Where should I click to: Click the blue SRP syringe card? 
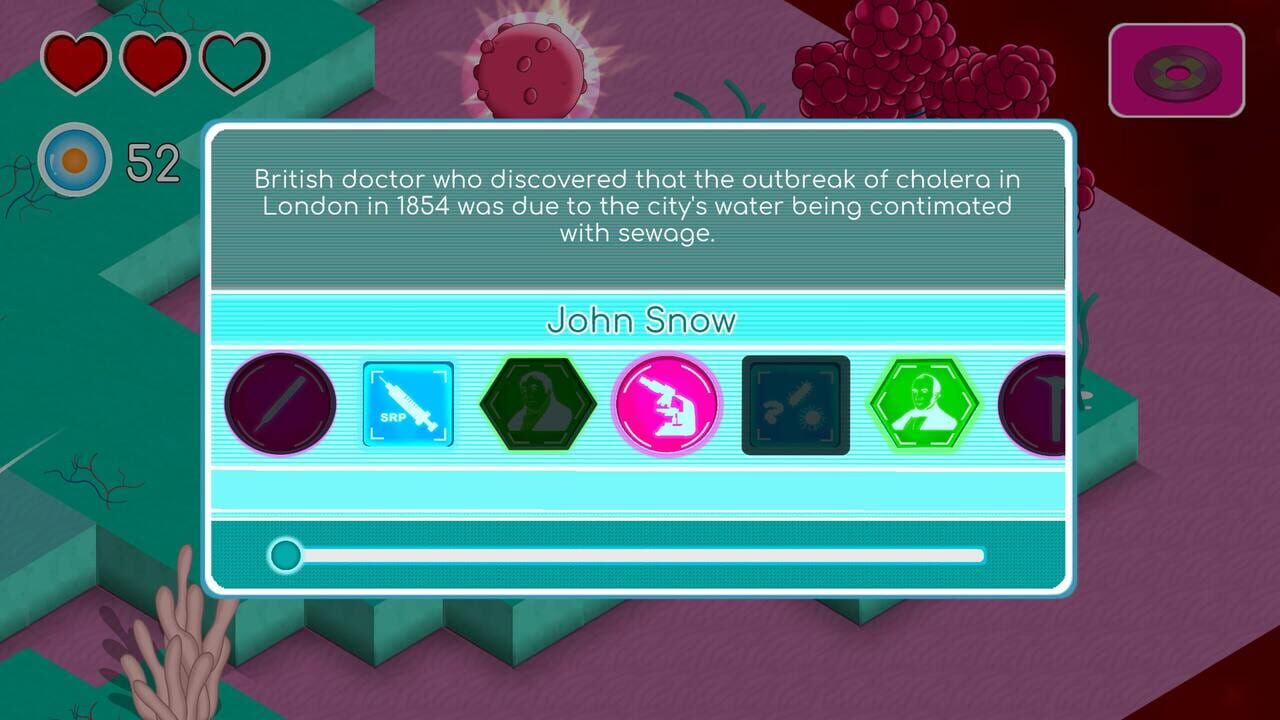pyautogui.click(x=409, y=404)
